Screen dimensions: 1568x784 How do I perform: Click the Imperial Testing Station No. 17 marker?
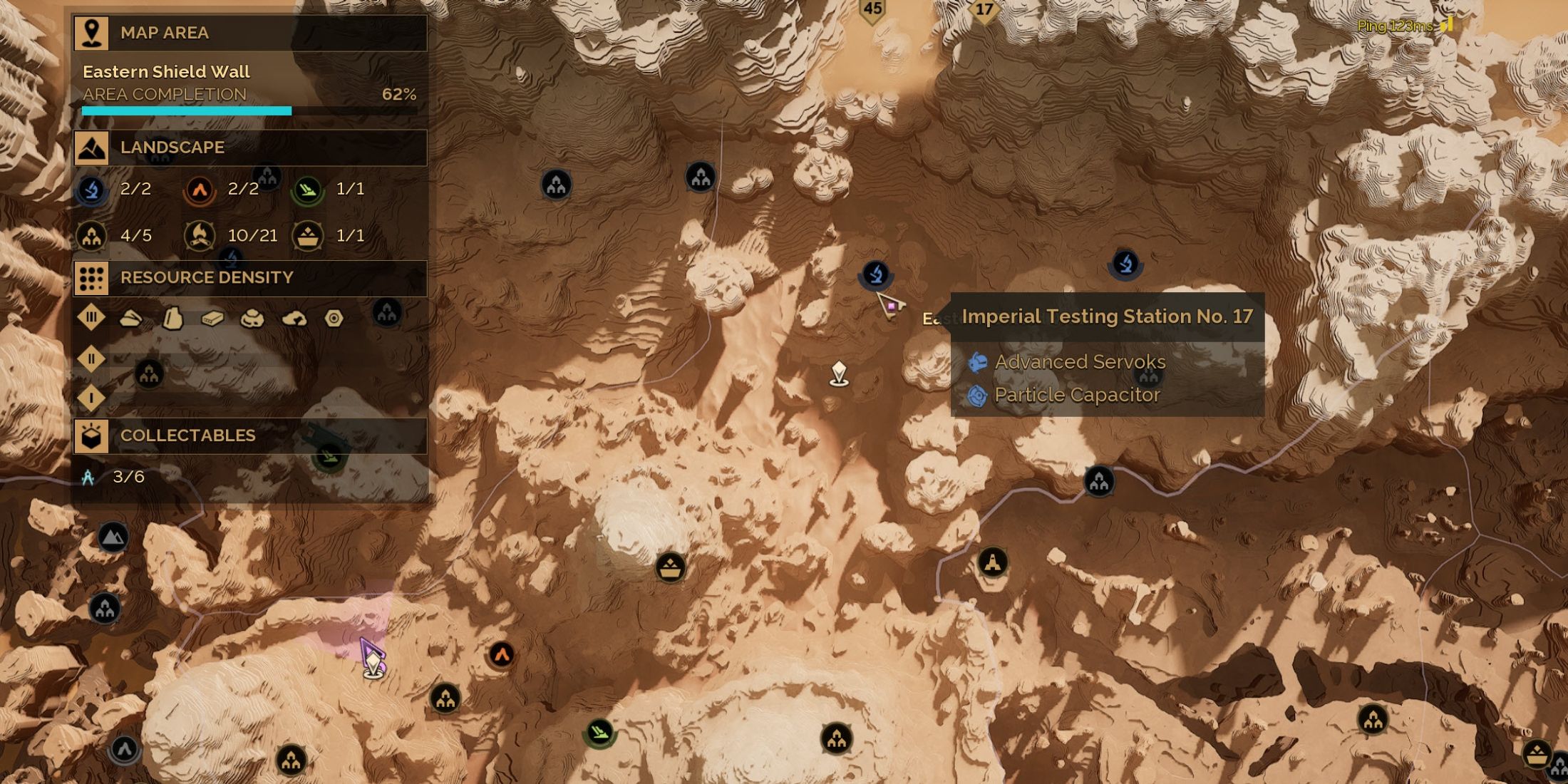(875, 273)
